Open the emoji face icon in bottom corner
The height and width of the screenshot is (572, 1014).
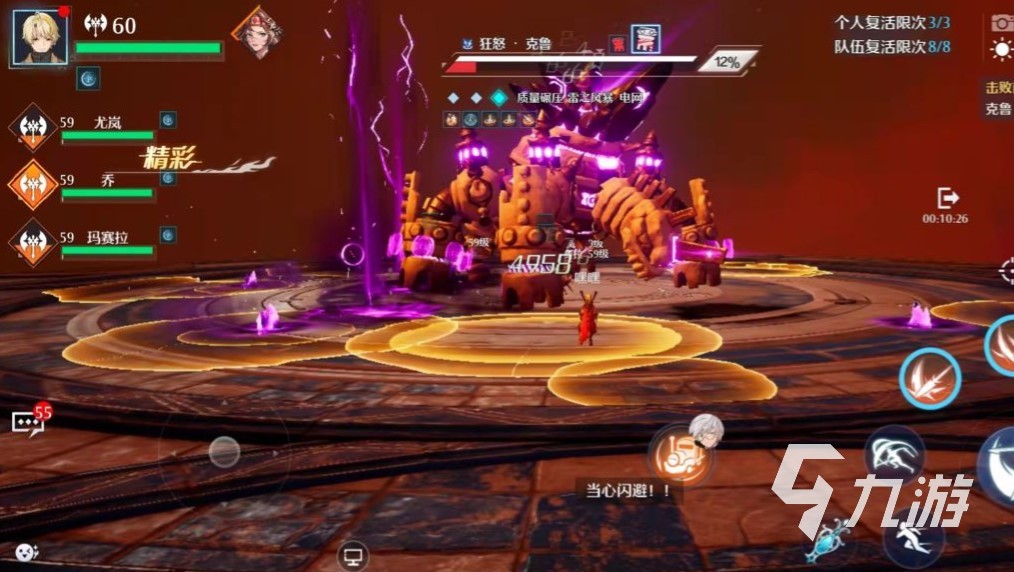coord(26,552)
